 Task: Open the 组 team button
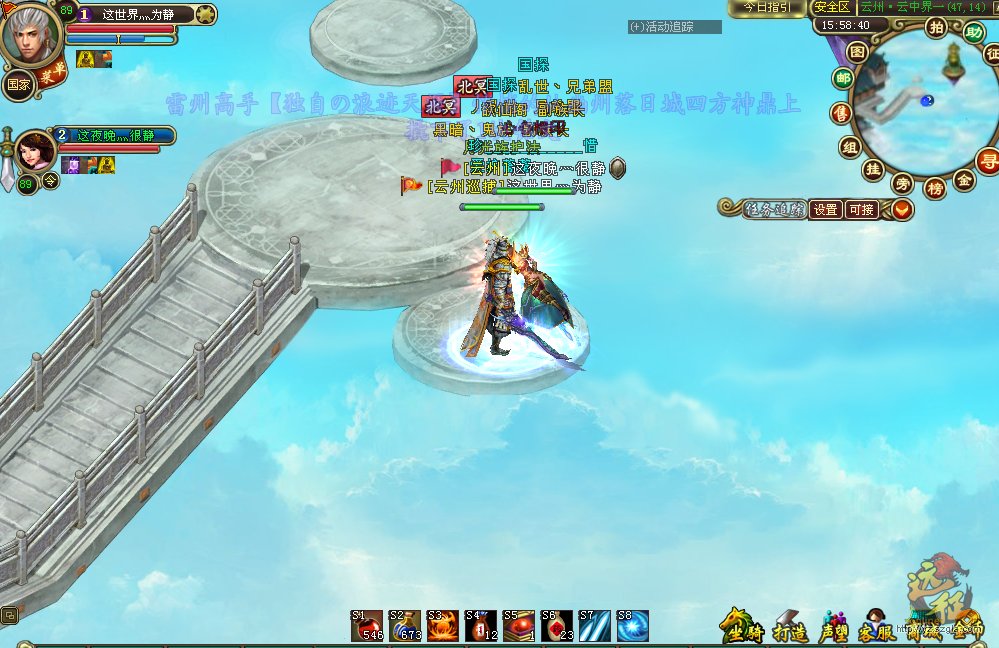[x=851, y=147]
